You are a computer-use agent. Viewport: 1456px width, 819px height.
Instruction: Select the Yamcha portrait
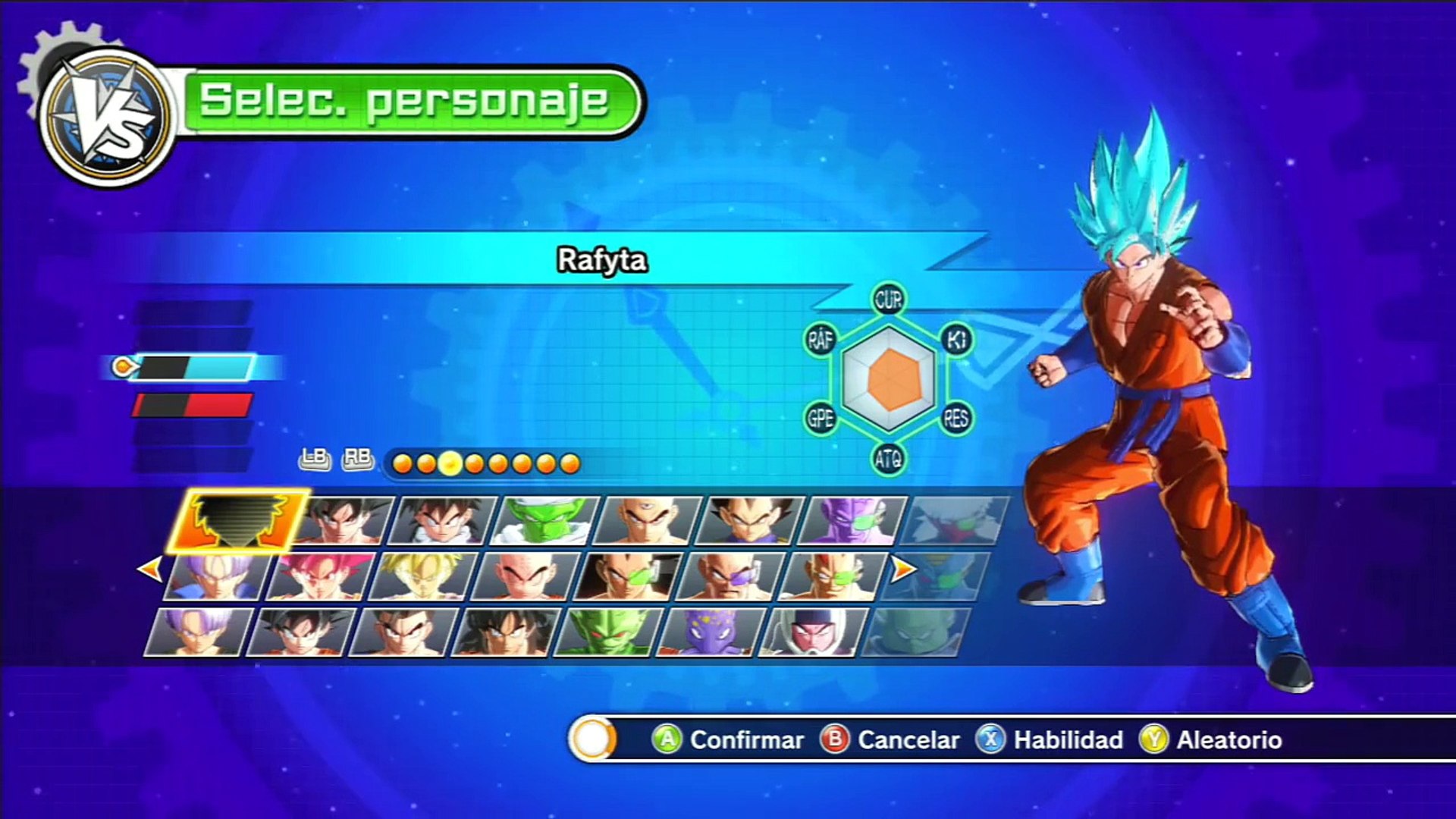(504, 632)
